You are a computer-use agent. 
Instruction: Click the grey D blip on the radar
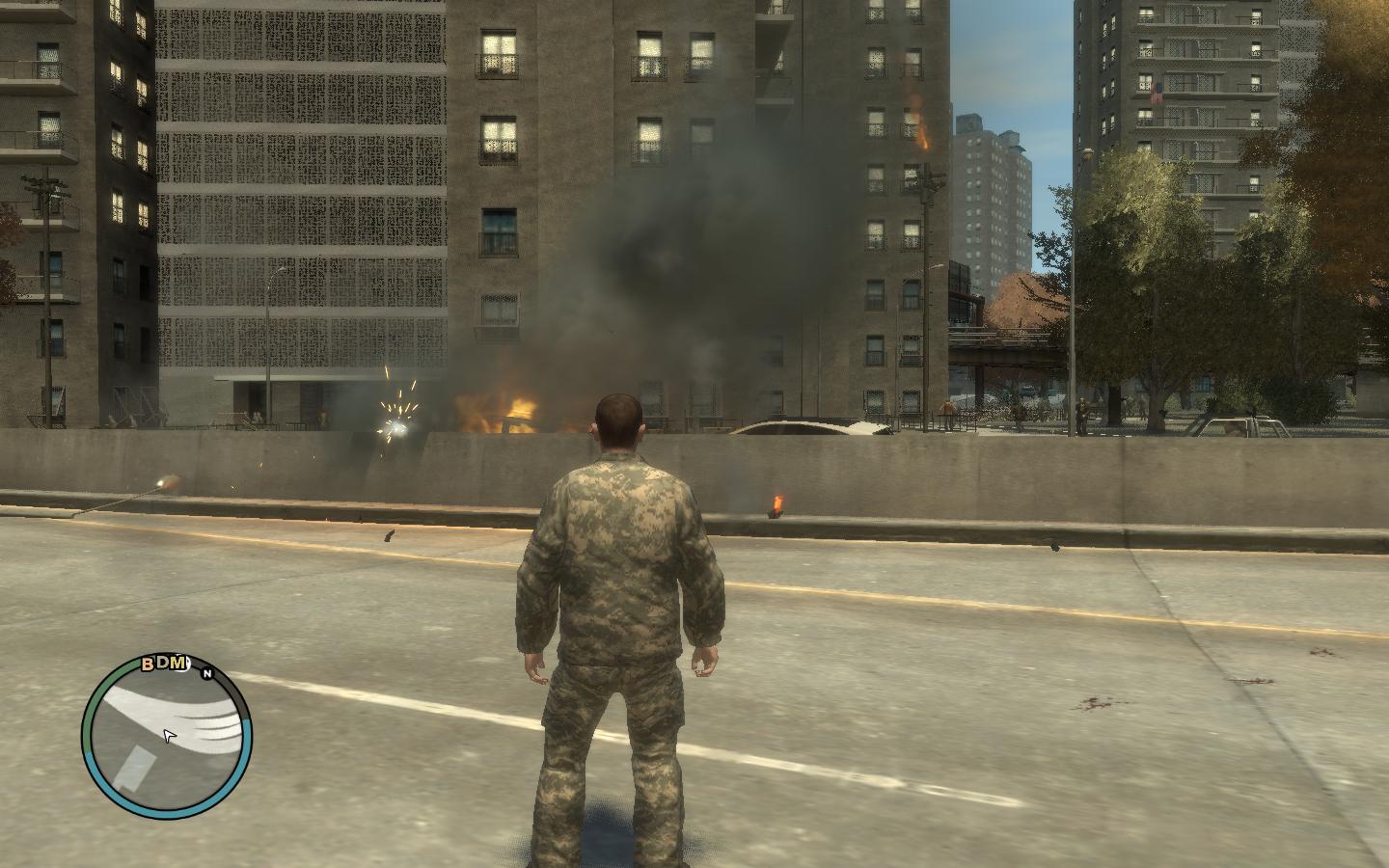click(162, 663)
